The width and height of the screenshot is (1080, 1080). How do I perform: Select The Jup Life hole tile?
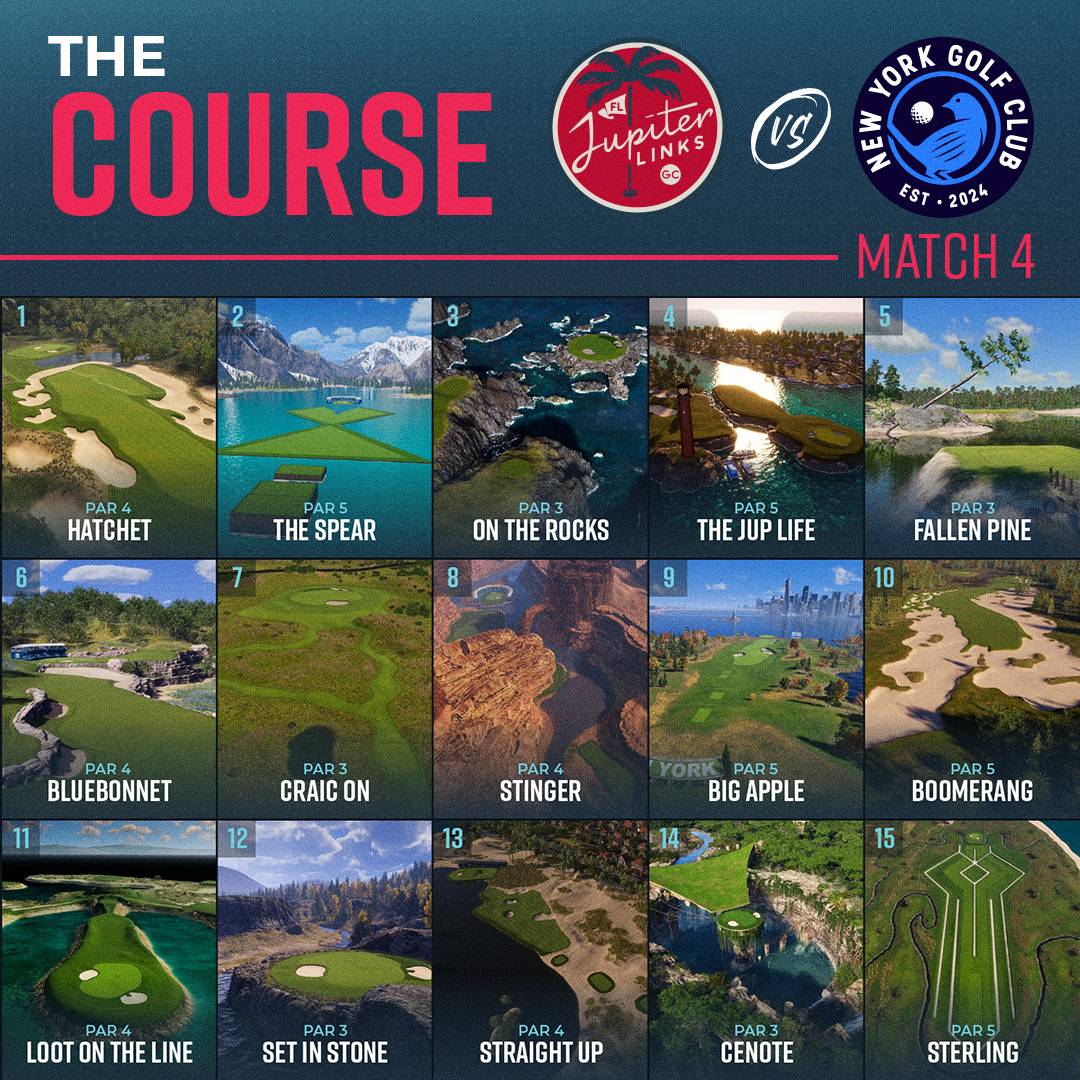756,426
